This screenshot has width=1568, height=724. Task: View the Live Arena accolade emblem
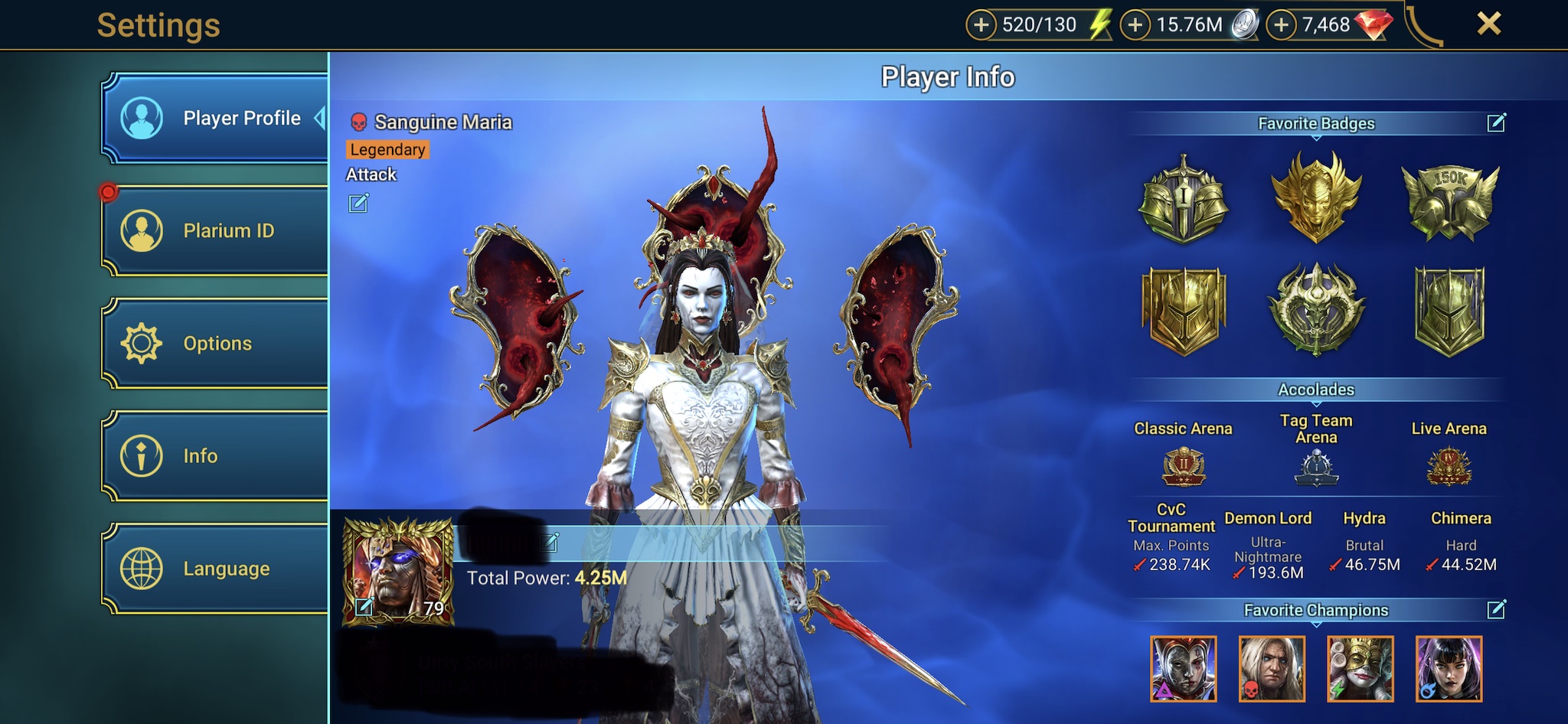(1449, 467)
